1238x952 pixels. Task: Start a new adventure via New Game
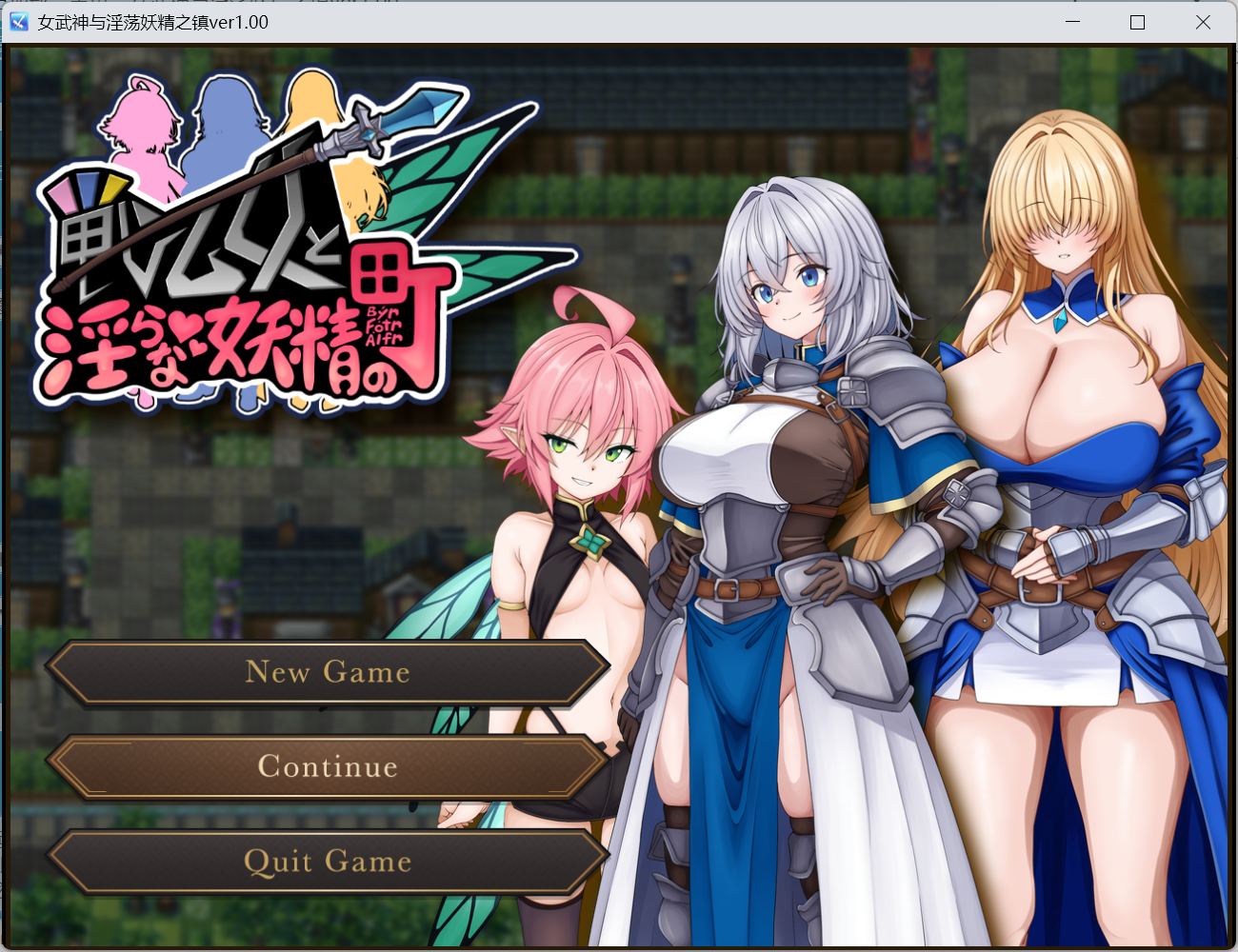[x=329, y=673]
